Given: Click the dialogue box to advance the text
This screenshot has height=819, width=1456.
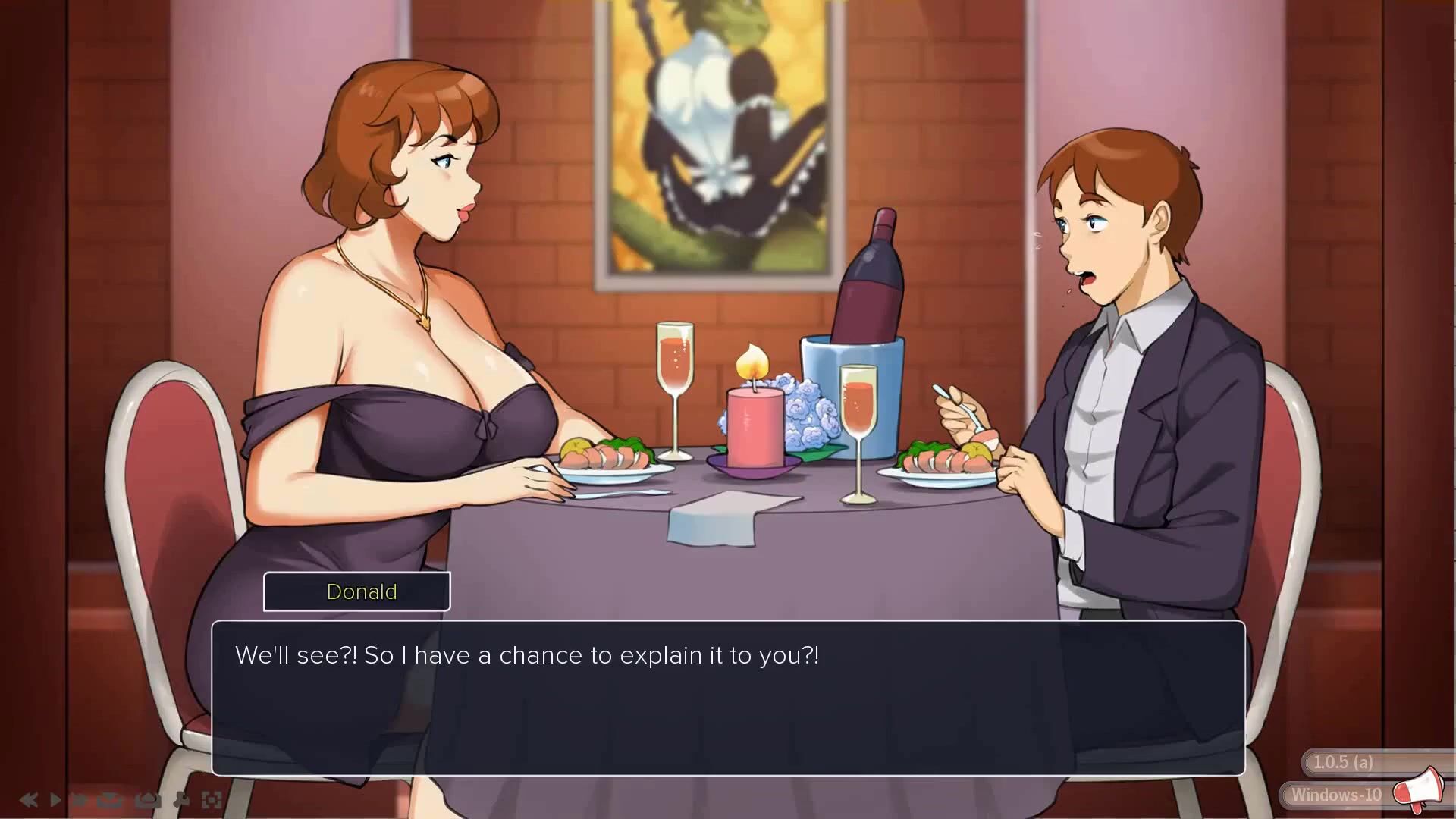Looking at the screenshot, I should pyautogui.click(x=728, y=698).
